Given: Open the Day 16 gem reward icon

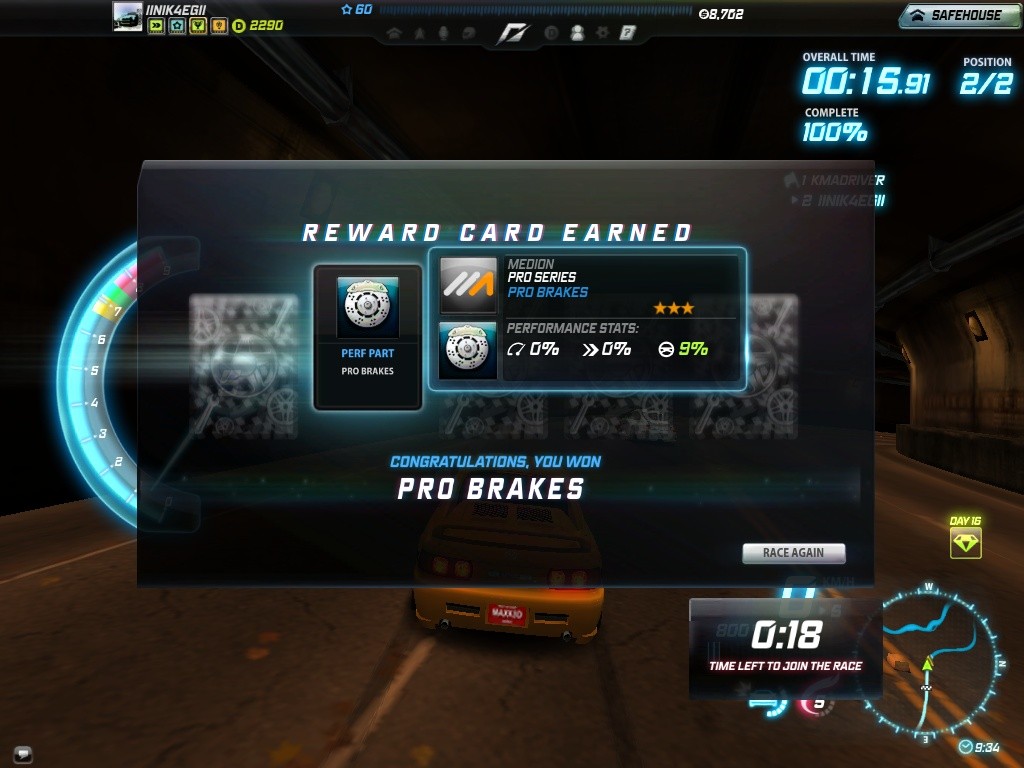Looking at the screenshot, I should [965, 543].
